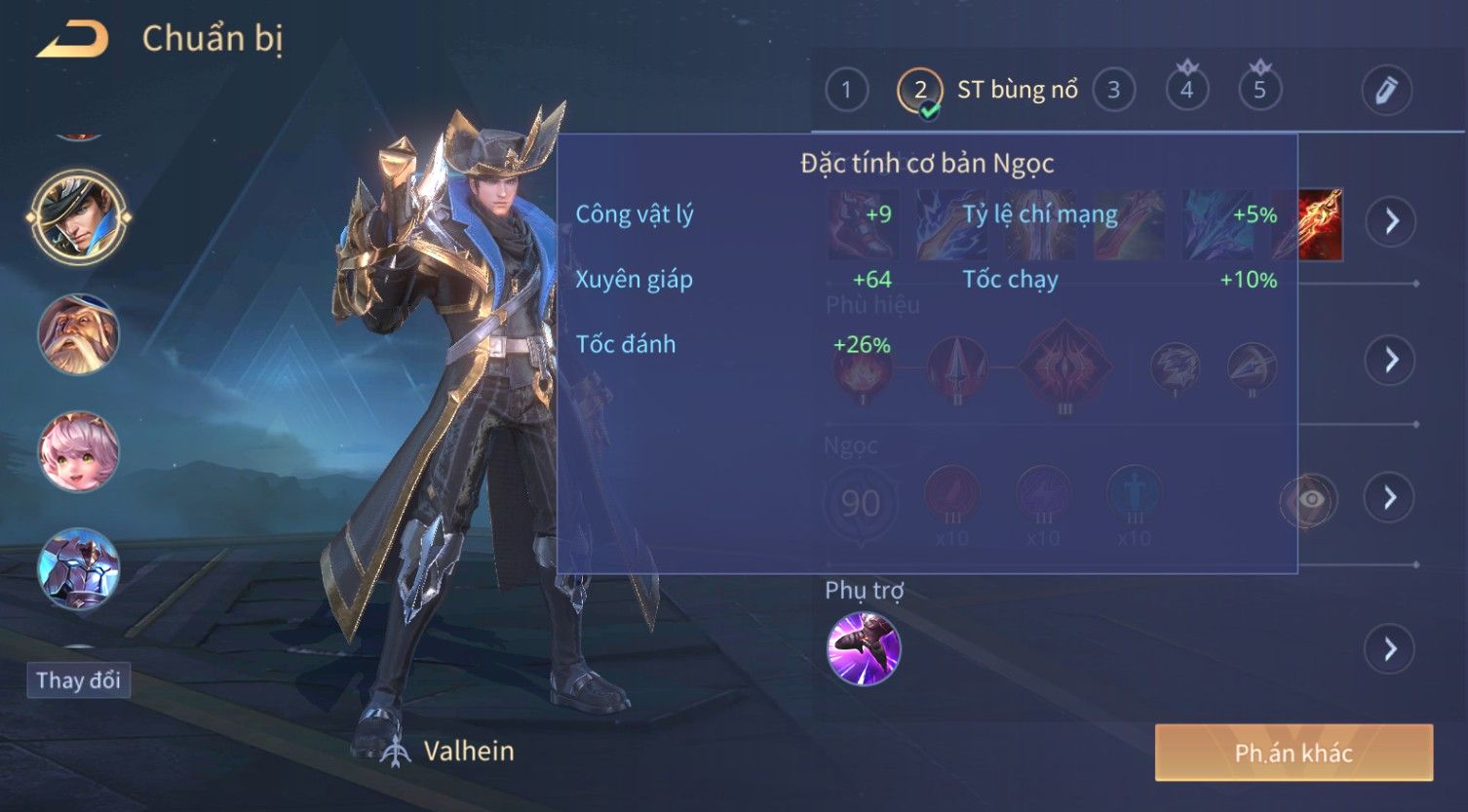Toggle the Ngọc eye visibility icon
The height and width of the screenshot is (812, 1468).
pyautogui.click(x=1309, y=499)
